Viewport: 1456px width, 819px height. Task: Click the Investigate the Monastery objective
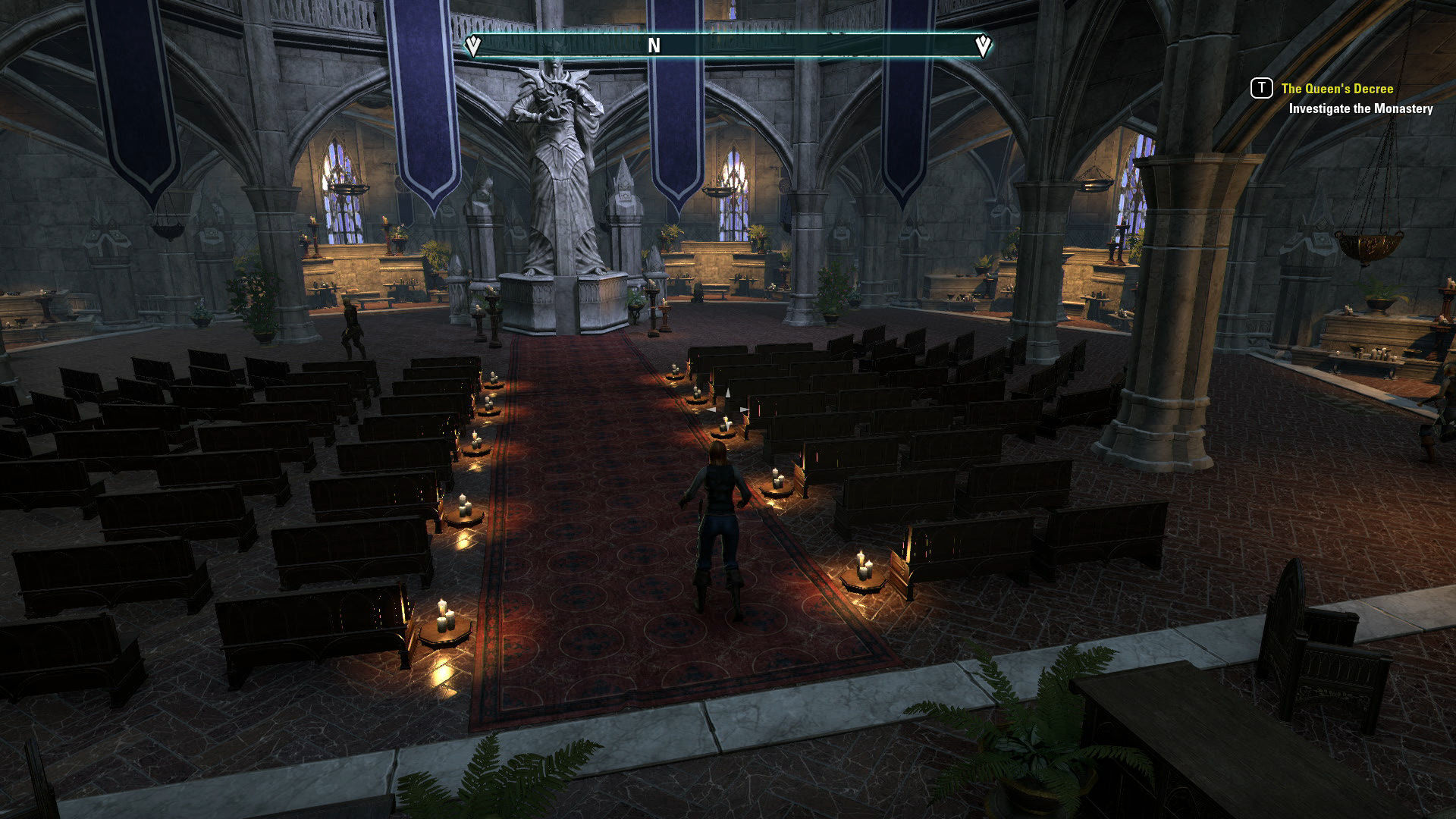point(1360,108)
